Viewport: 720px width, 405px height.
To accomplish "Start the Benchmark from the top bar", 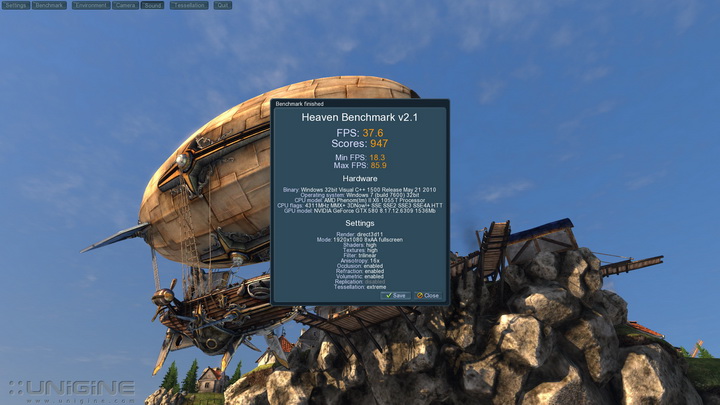I will coord(49,5).
